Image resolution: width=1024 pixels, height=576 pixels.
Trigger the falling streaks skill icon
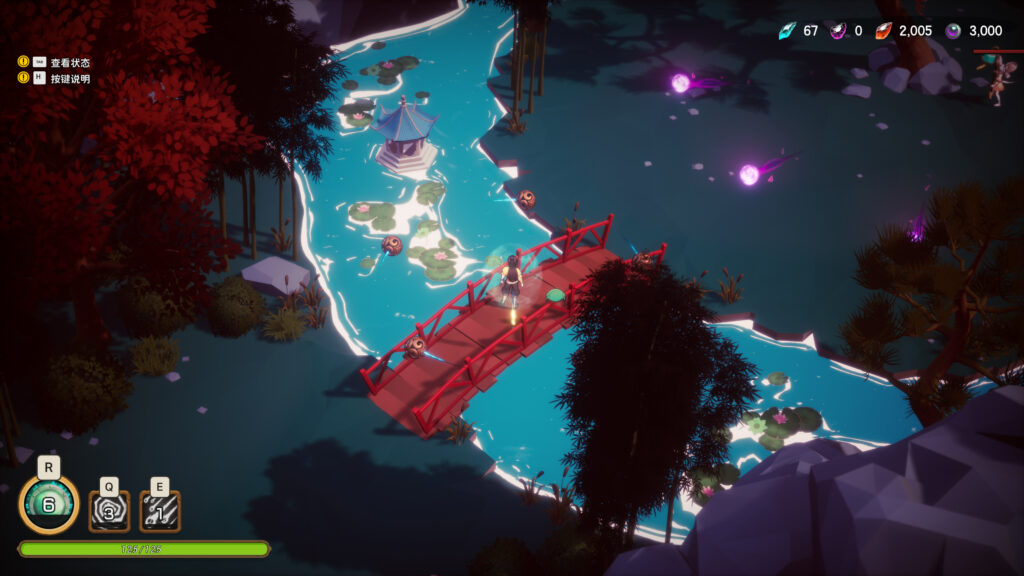click(160, 511)
